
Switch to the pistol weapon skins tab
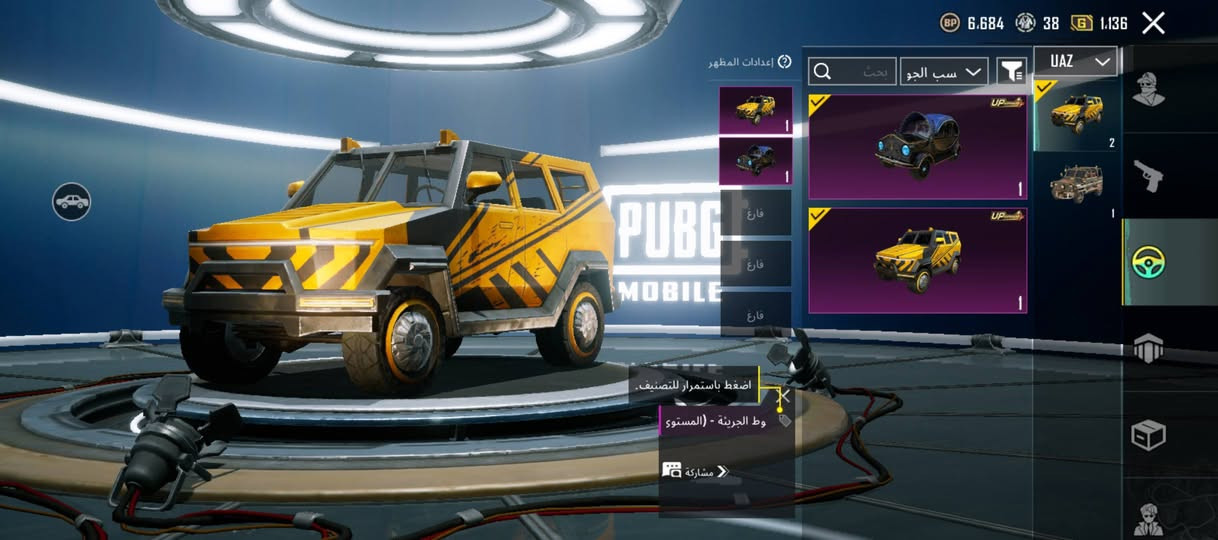pos(1148,177)
